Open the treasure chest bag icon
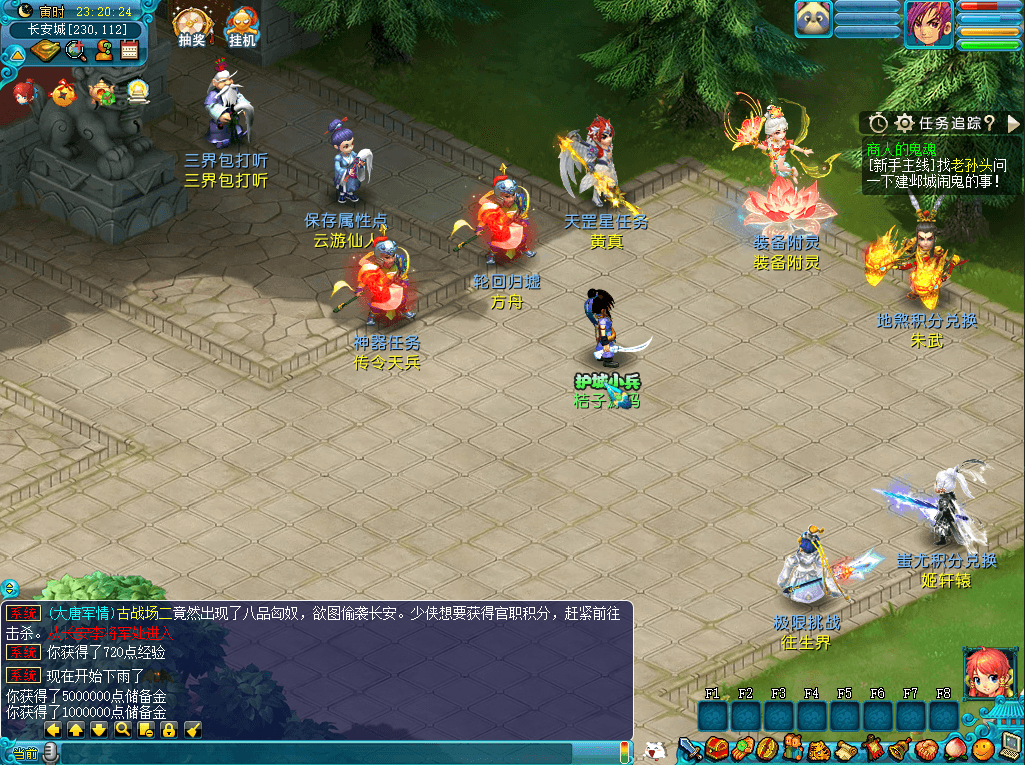 (716, 748)
